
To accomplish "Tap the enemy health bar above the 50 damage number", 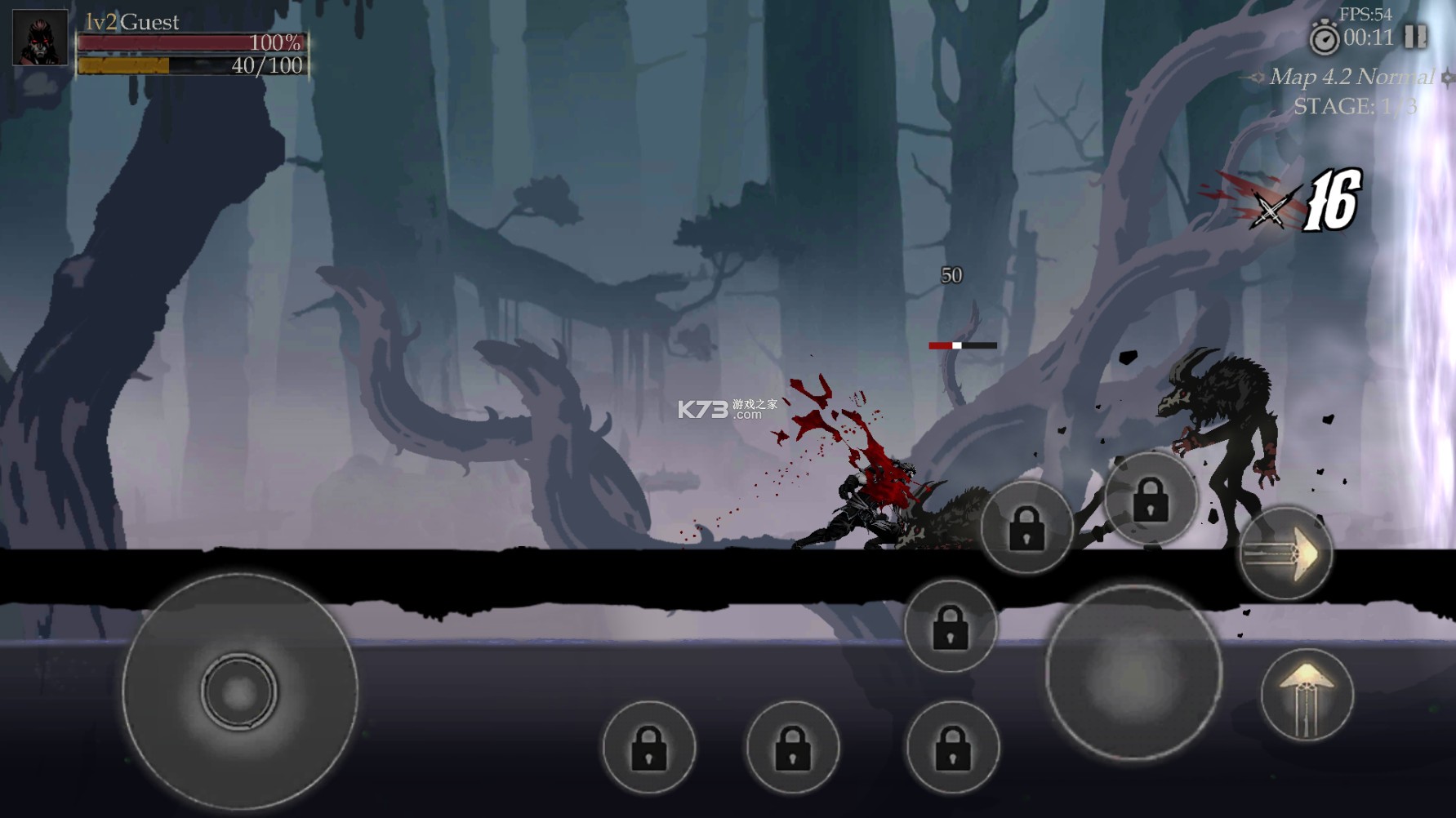I will coord(962,345).
